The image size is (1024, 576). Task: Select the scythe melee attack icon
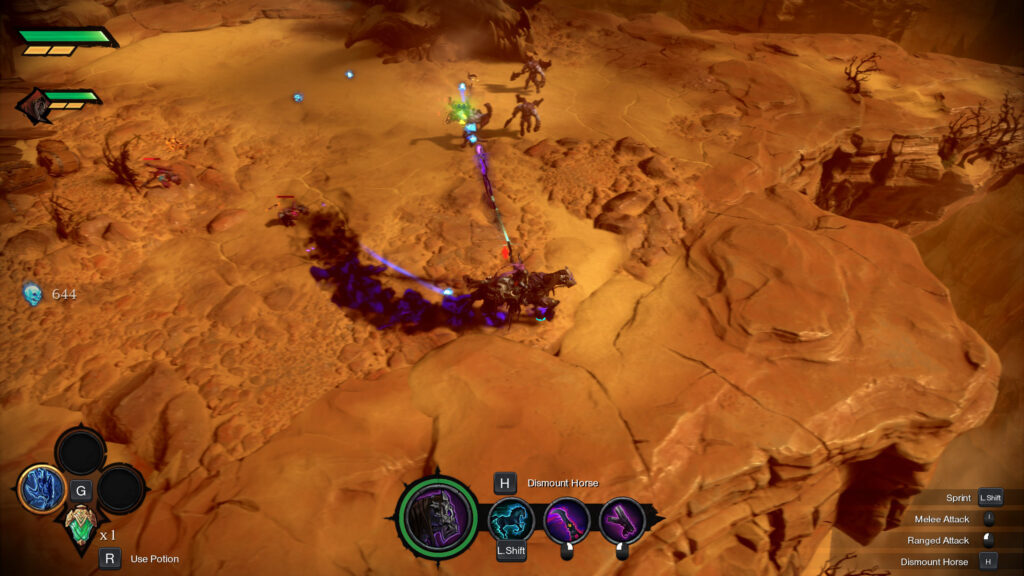click(566, 520)
